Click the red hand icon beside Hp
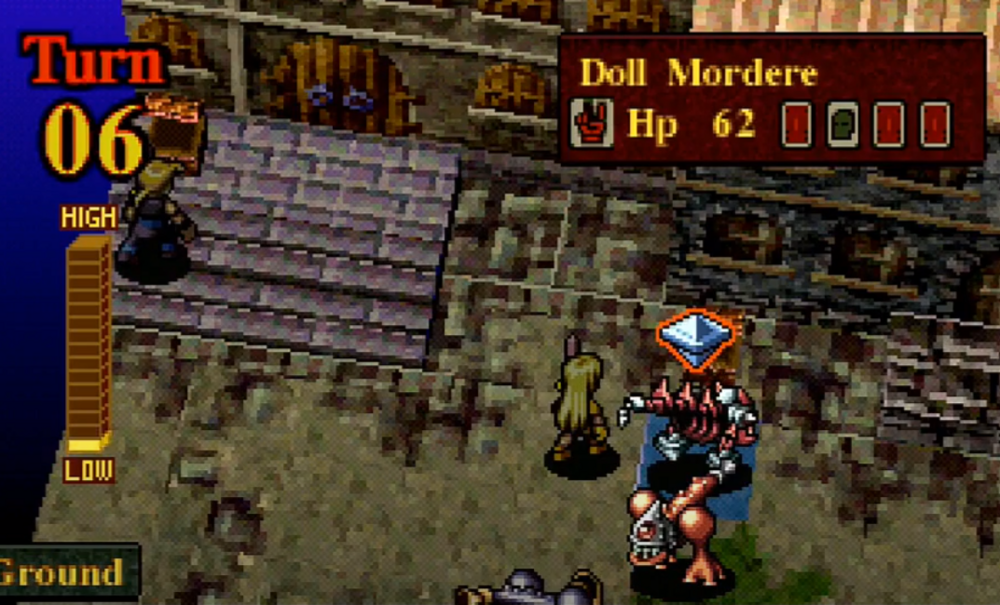Viewport: 1000px width, 605px height. (x=591, y=126)
